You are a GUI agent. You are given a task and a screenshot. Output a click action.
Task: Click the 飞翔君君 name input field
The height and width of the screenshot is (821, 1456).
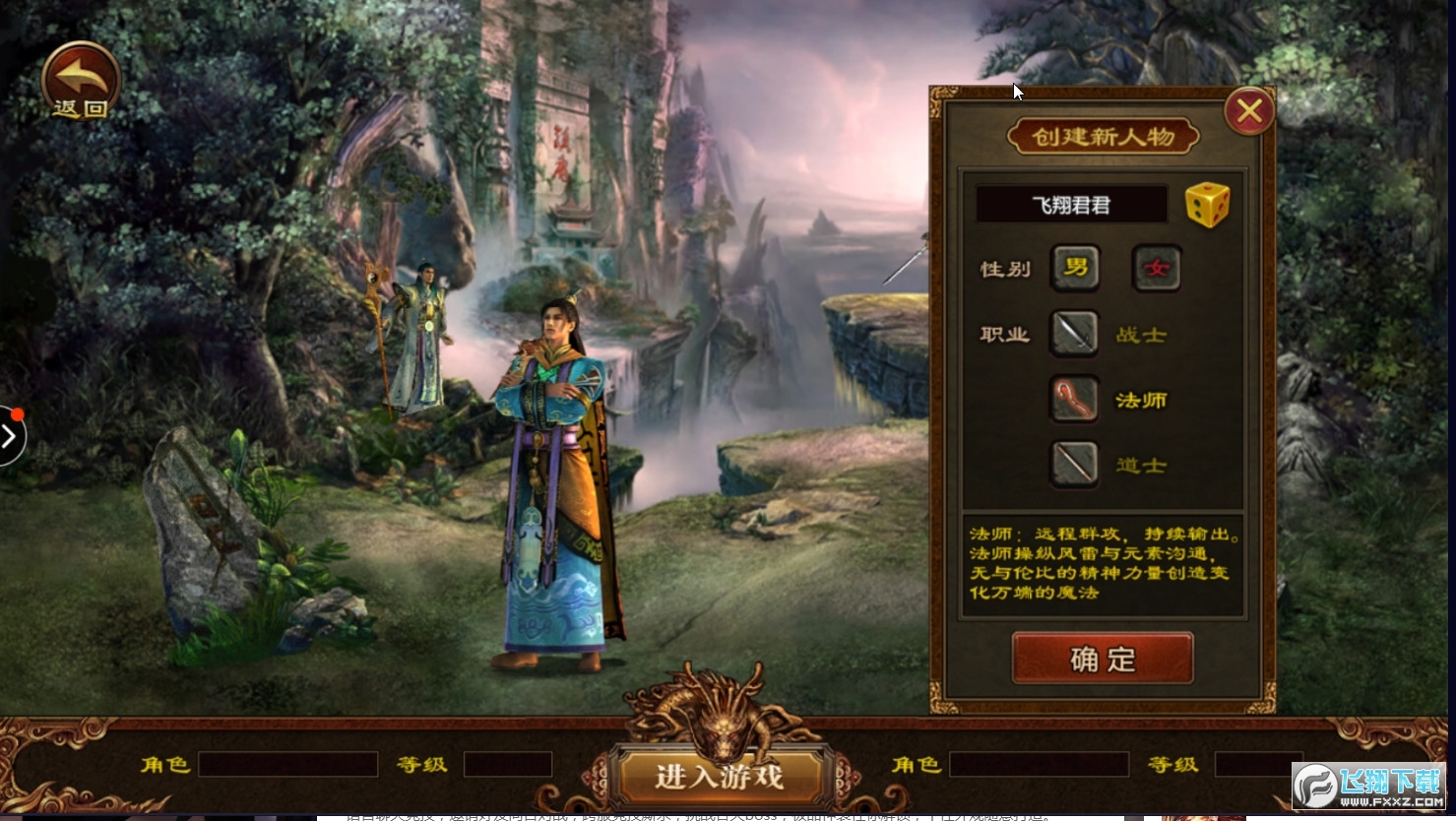click(x=1072, y=204)
